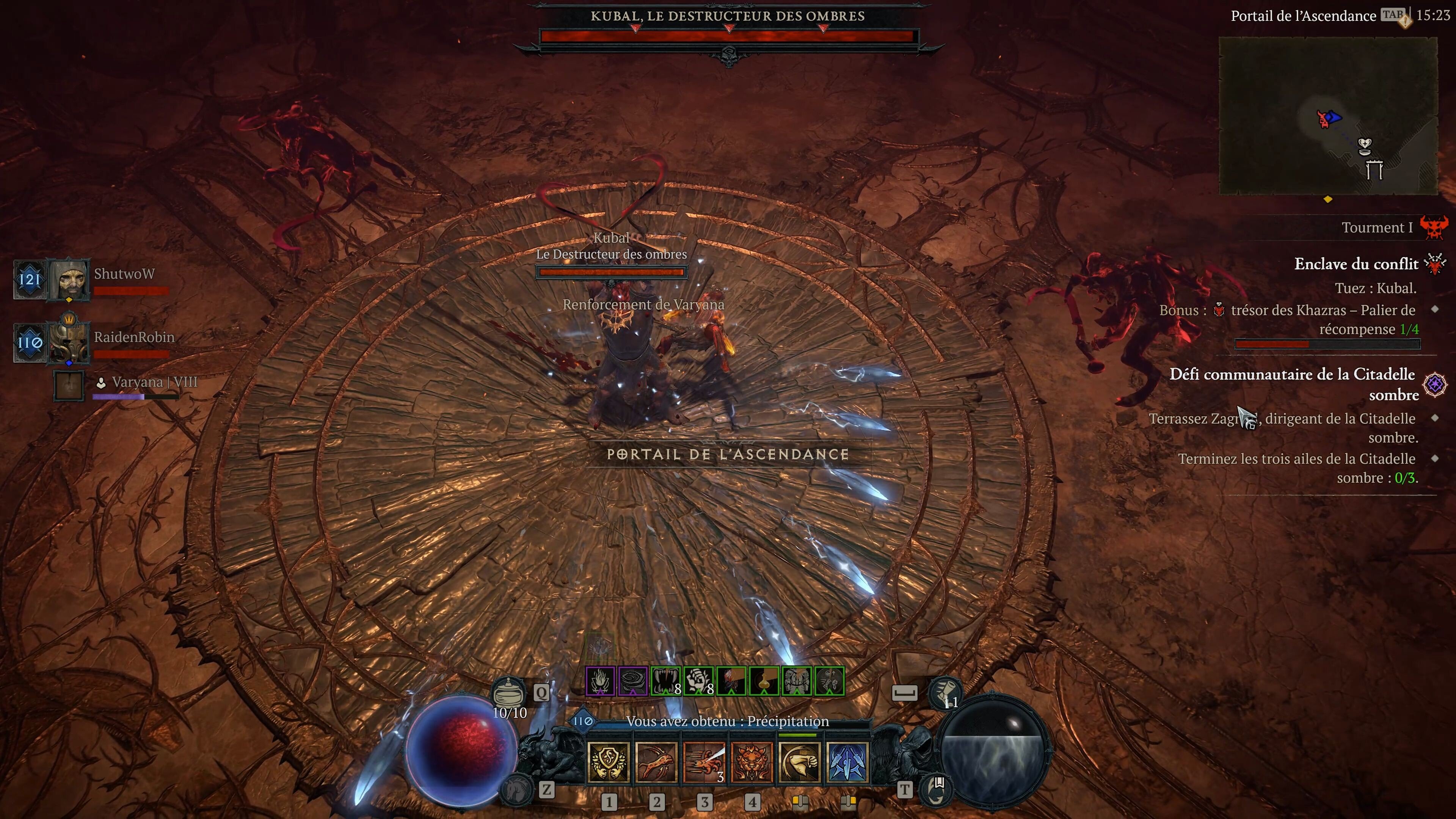Activate the golden shield skill in slot 1
Image resolution: width=1456 pixels, height=819 pixels.
point(608,762)
